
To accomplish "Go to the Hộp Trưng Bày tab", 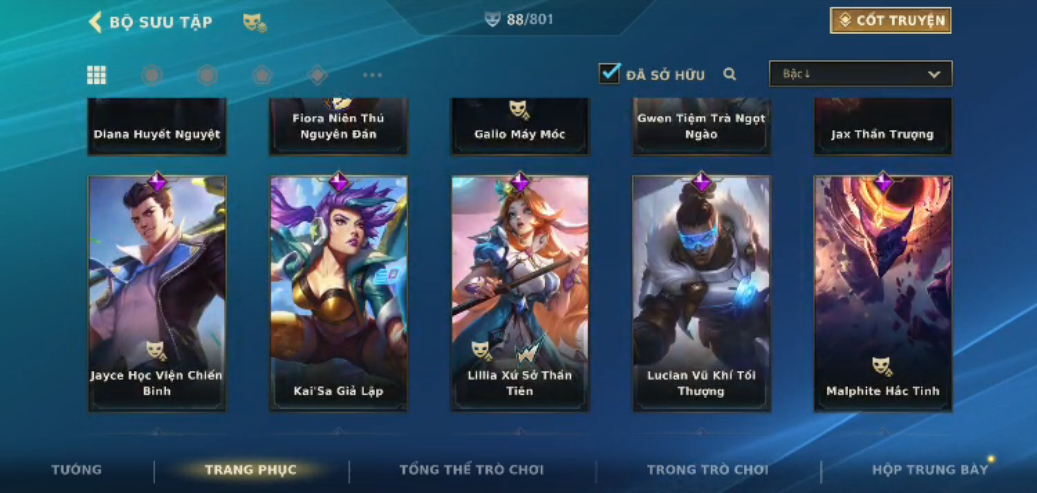I will [930, 470].
